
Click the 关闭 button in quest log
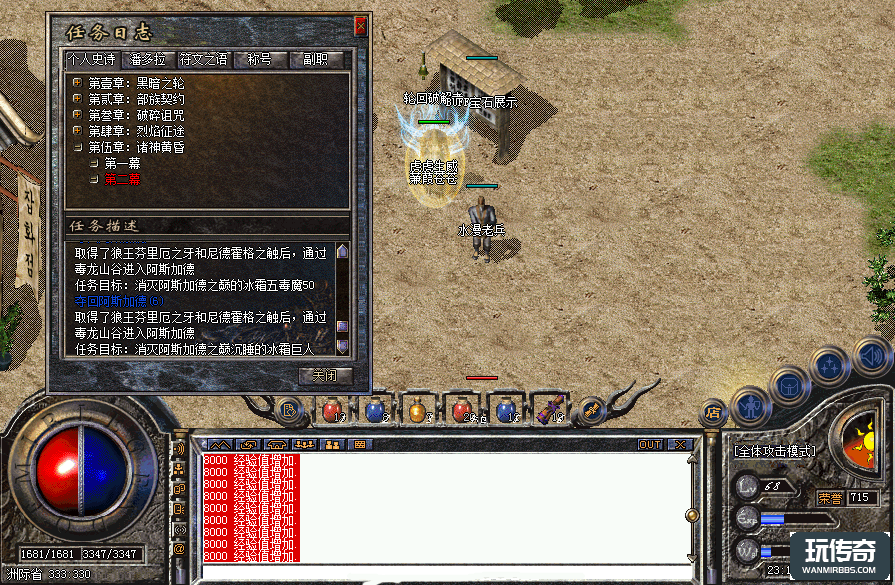point(326,376)
